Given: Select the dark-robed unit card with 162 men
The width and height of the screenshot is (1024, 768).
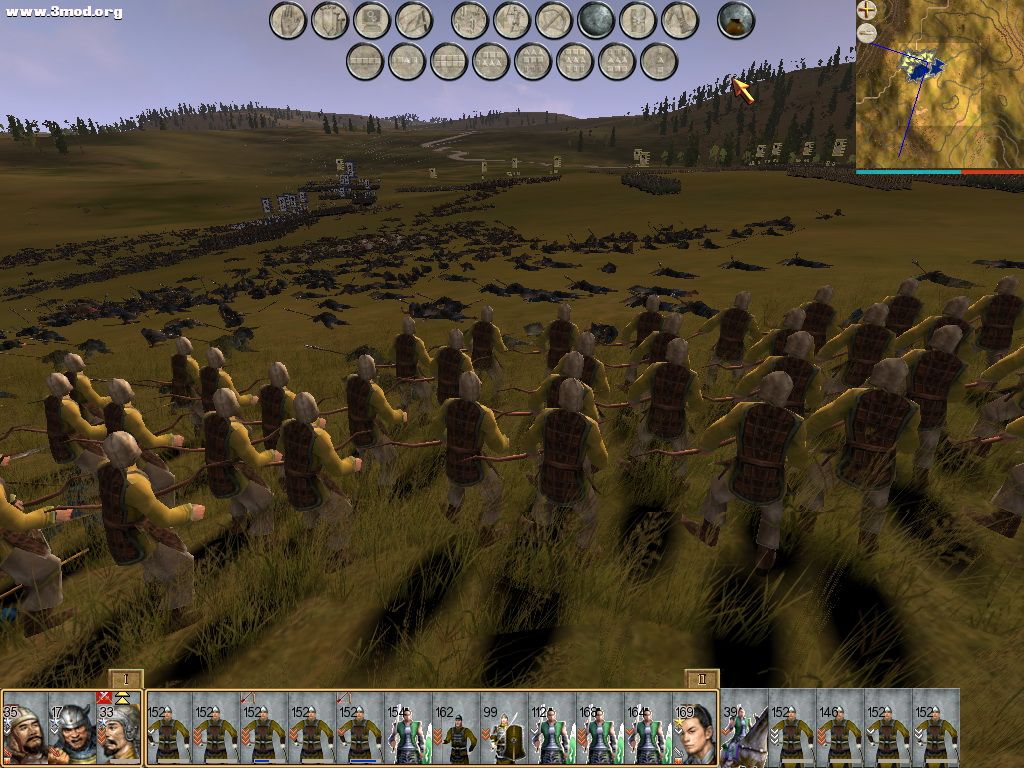Looking at the screenshot, I should coord(456,728).
